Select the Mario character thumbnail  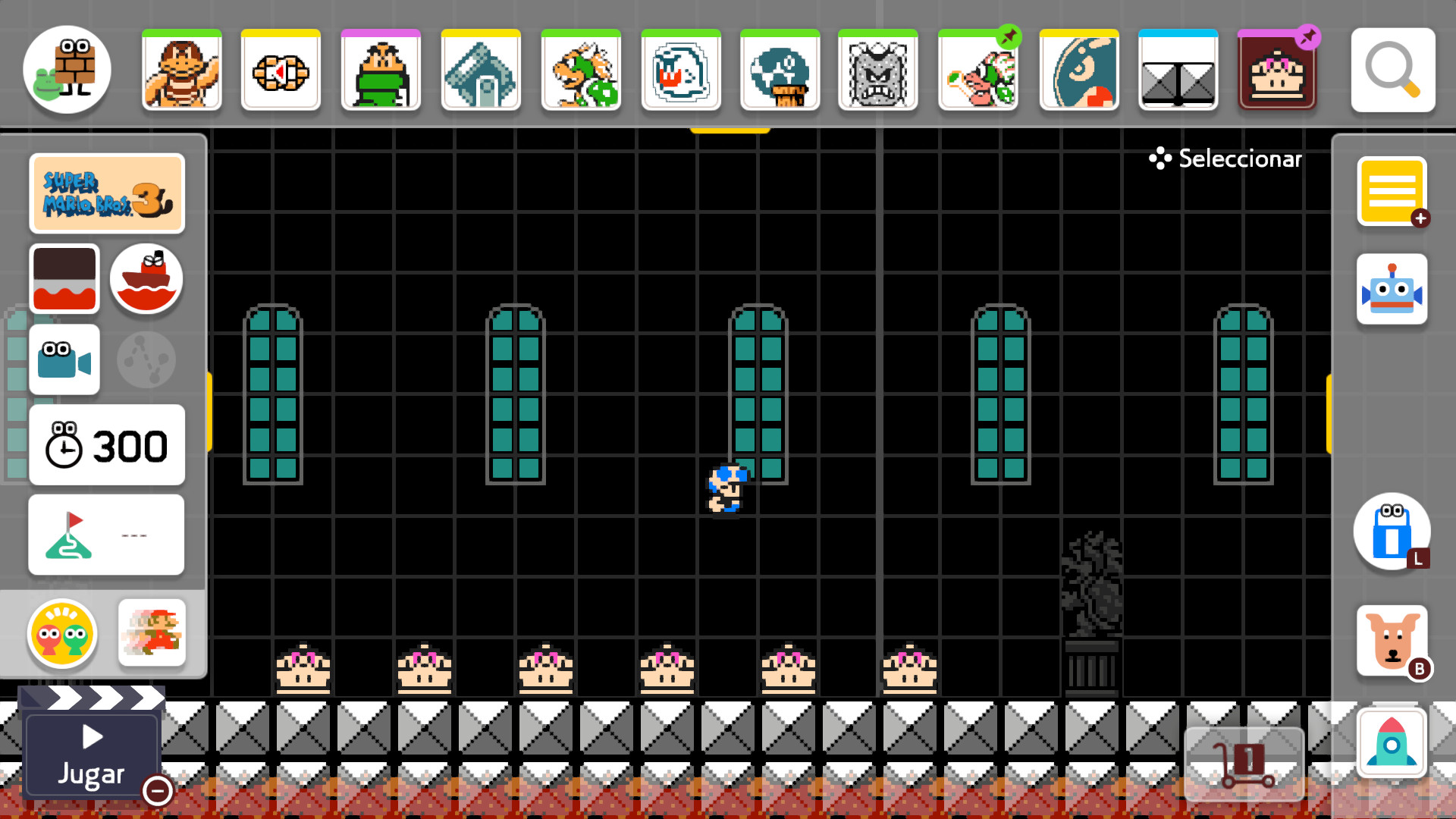click(152, 635)
